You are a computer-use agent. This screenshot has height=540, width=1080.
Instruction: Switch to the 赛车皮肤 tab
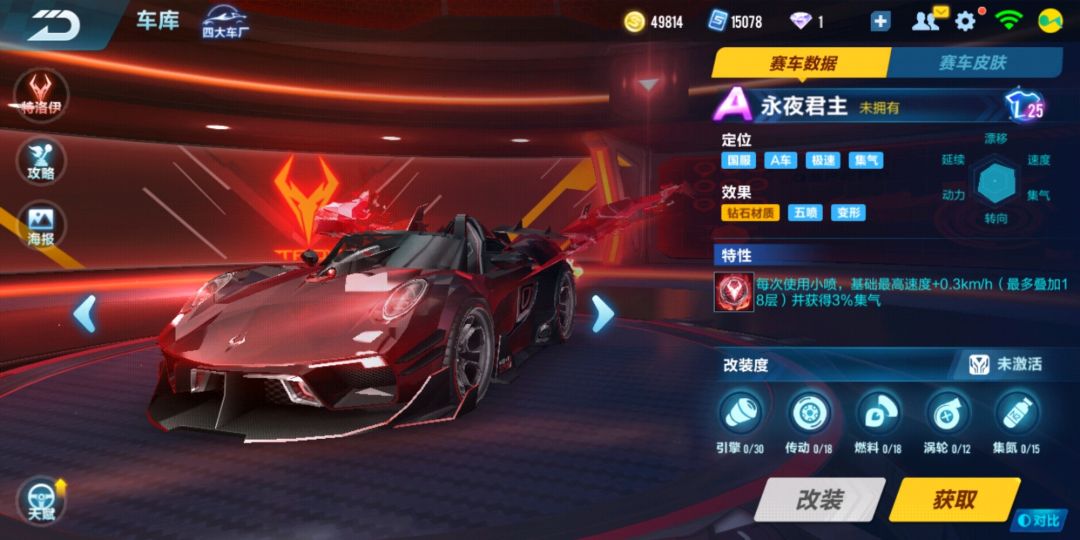pyautogui.click(x=972, y=63)
